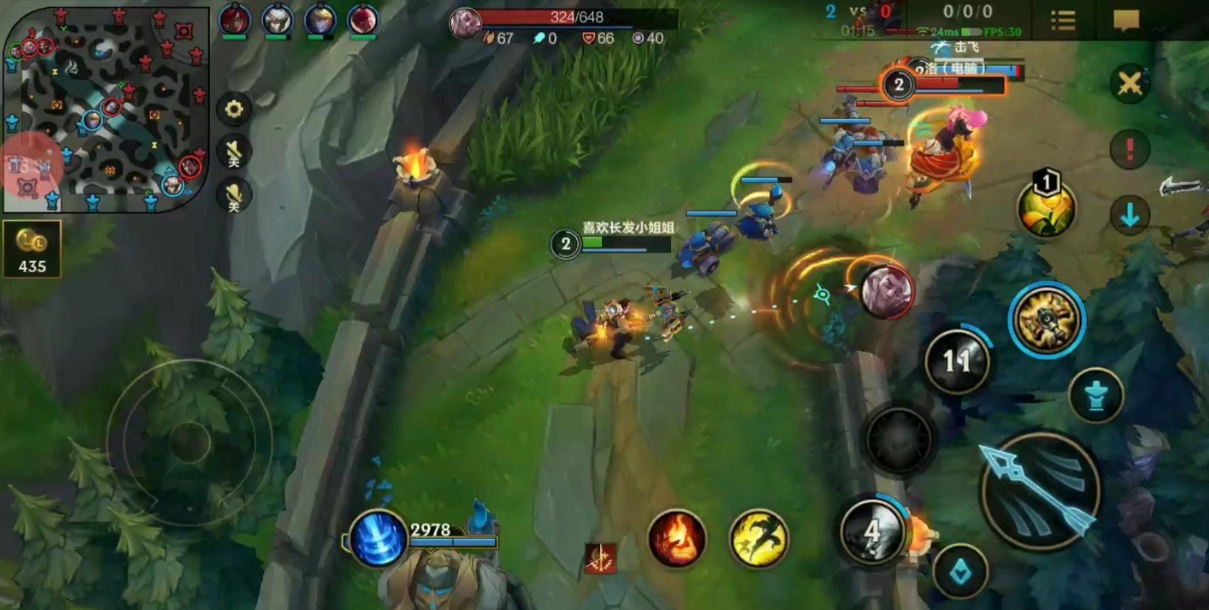Target the enemy champion portrait indicator
The height and width of the screenshot is (610, 1209).
click(x=887, y=292)
